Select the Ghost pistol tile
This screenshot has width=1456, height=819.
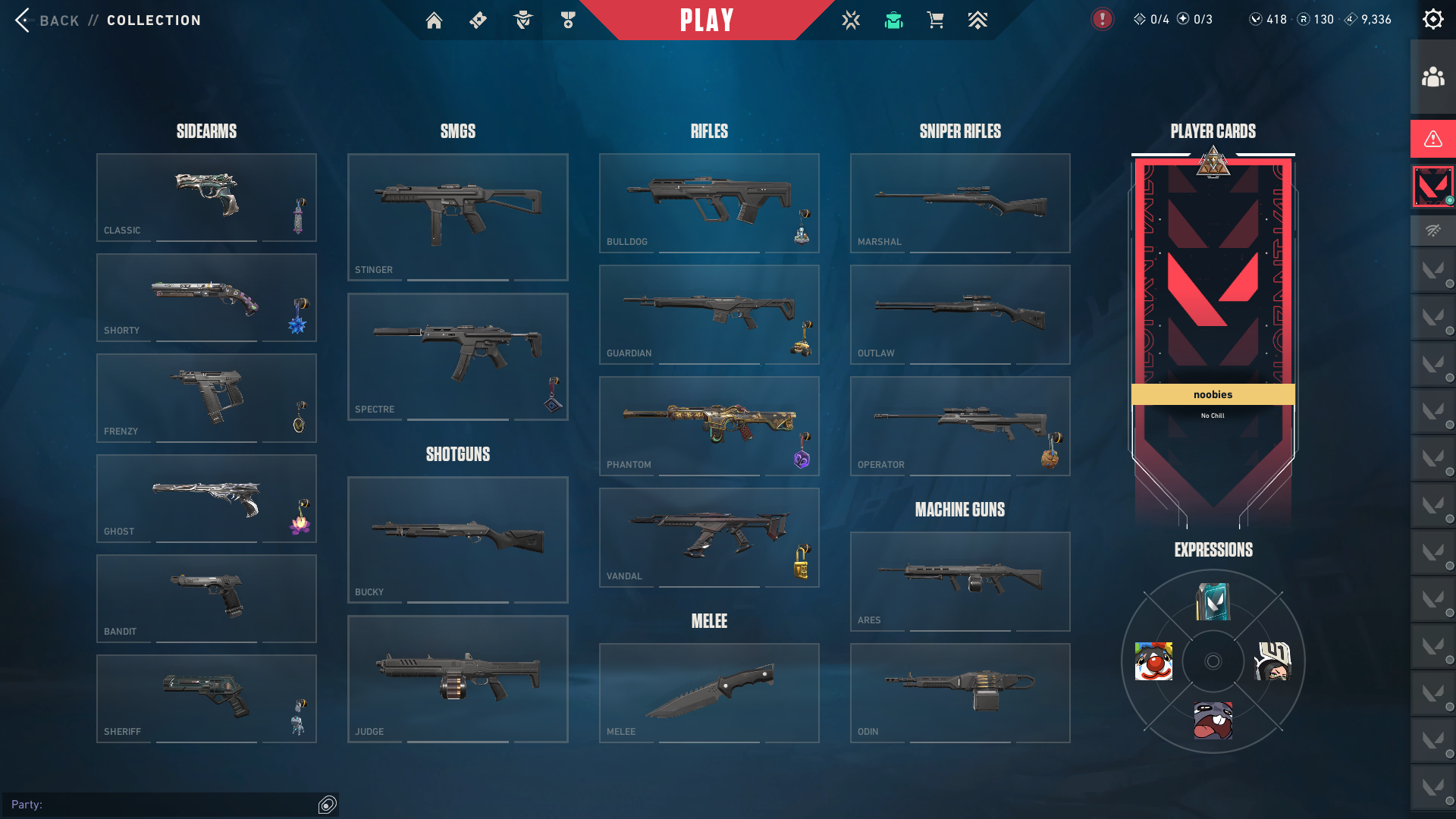click(206, 498)
